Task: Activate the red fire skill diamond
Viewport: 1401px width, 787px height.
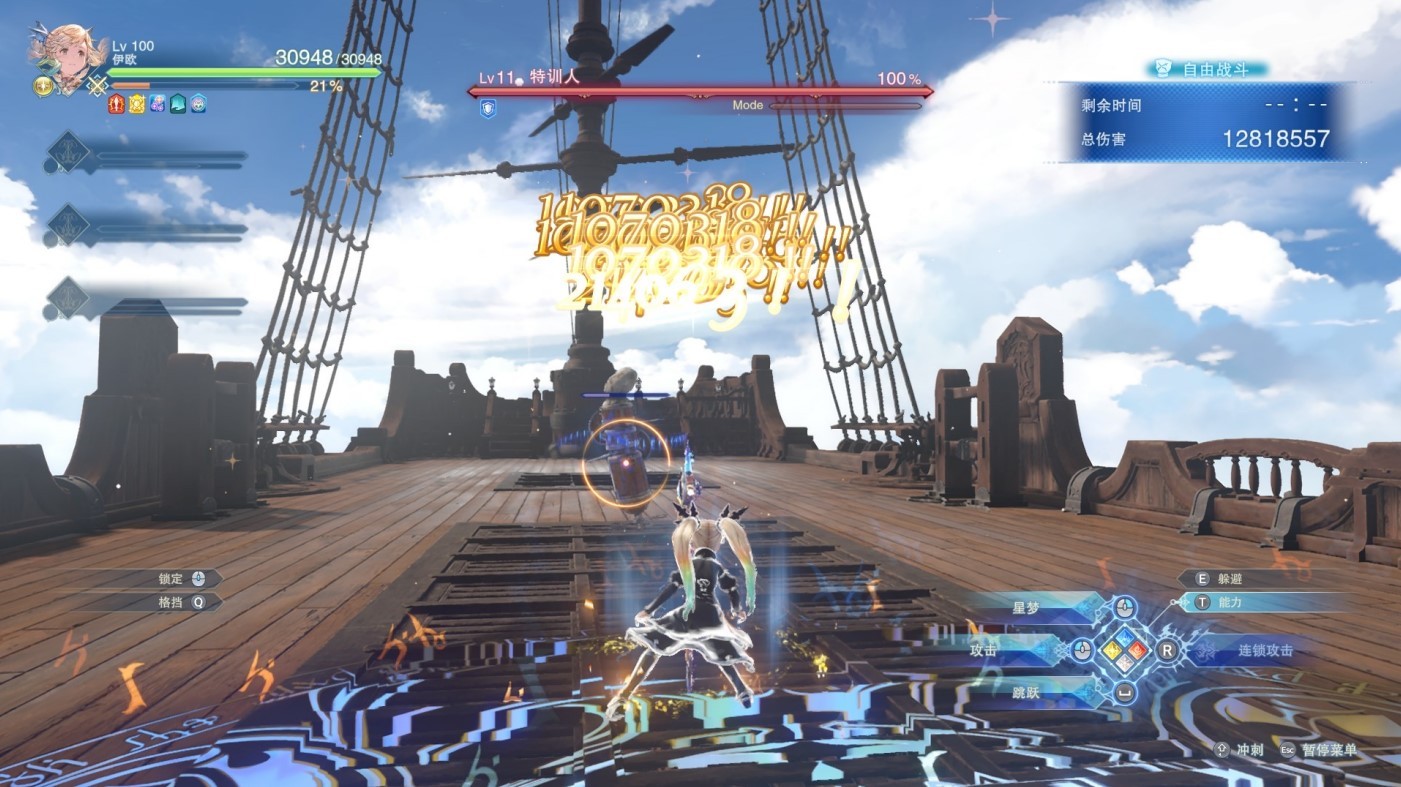Action: tap(1139, 651)
